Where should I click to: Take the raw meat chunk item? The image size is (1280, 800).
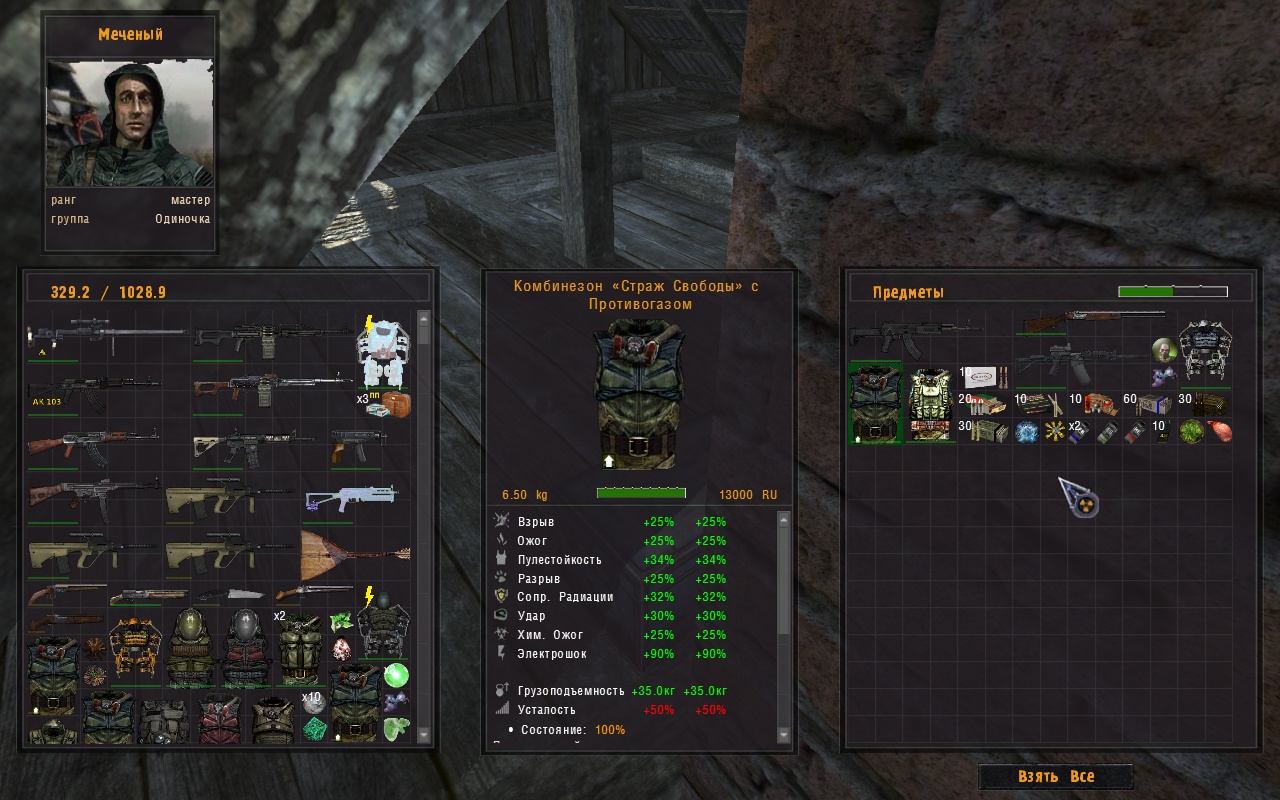tap(1219, 432)
